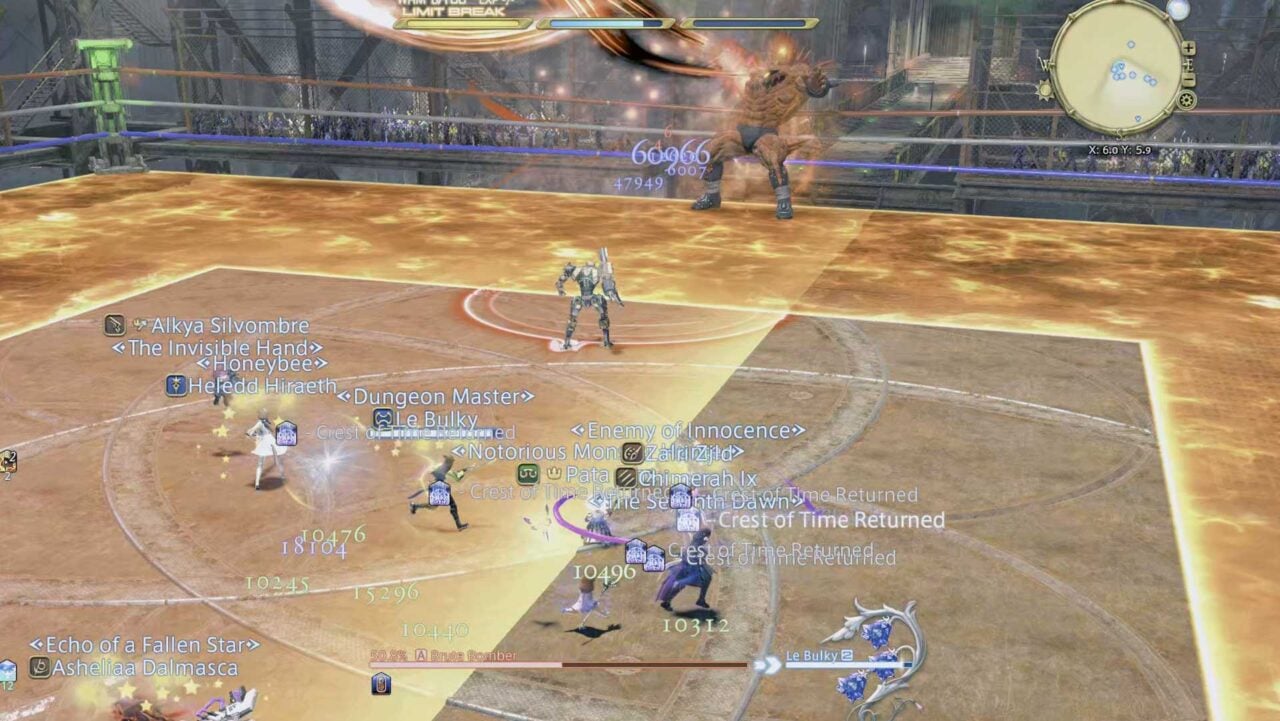This screenshot has width=1280, height=721.
Task: Click Pata's nameplate job icon
Action: tap(527, 474)
